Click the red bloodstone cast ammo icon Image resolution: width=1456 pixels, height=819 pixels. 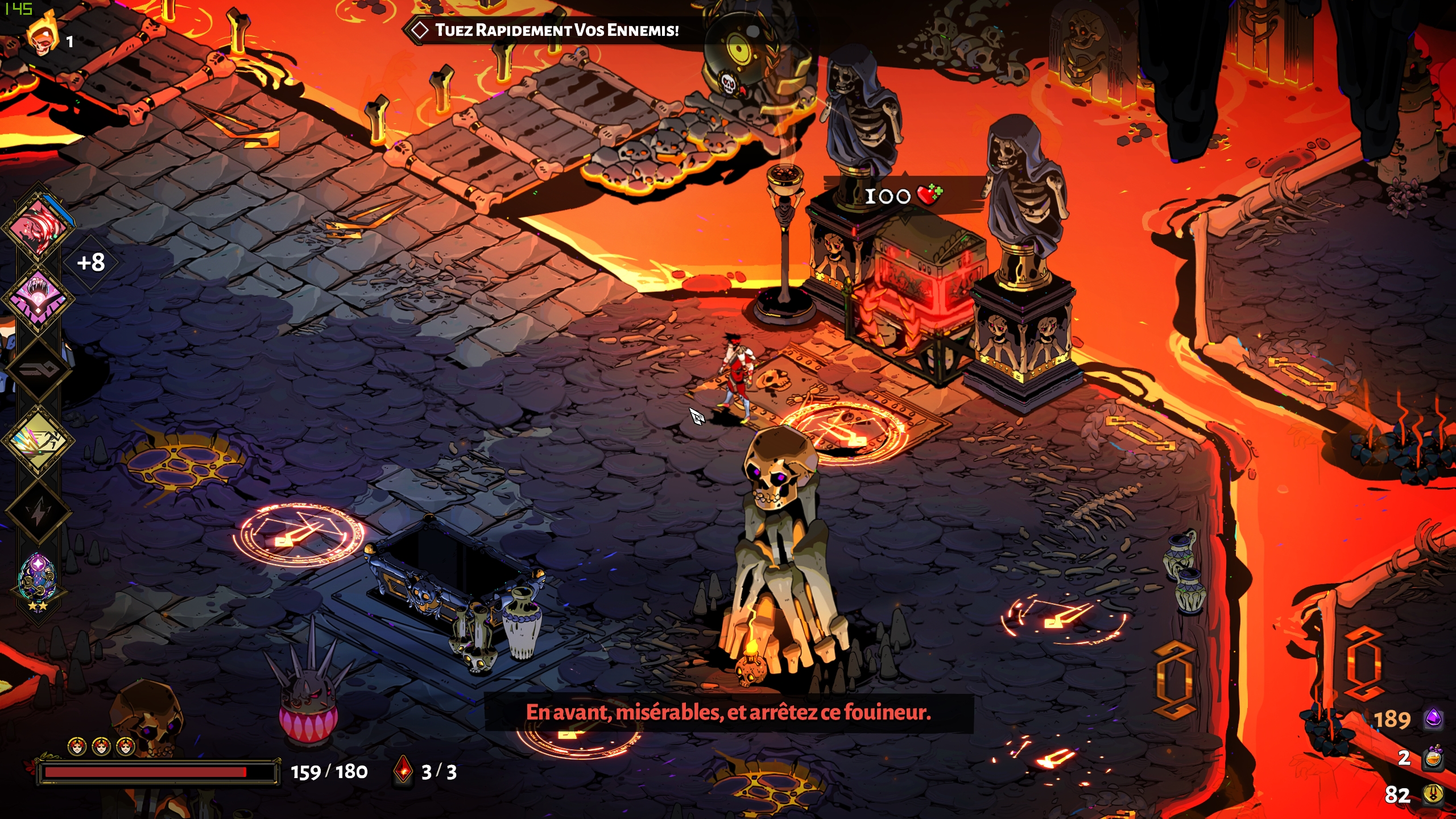[x=403, y=771]
